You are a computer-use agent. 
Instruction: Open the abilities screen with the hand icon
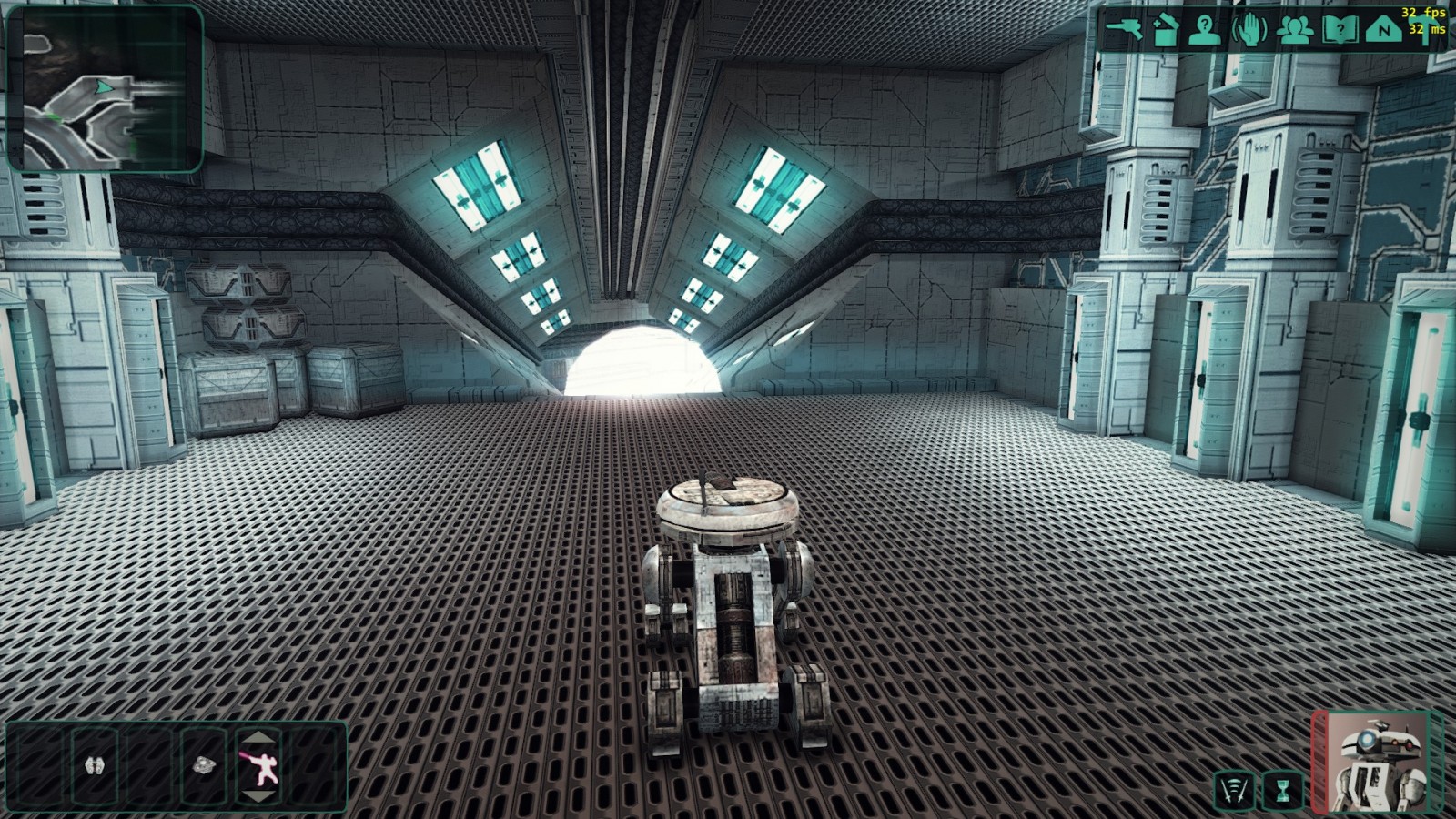pos(1249,30)
